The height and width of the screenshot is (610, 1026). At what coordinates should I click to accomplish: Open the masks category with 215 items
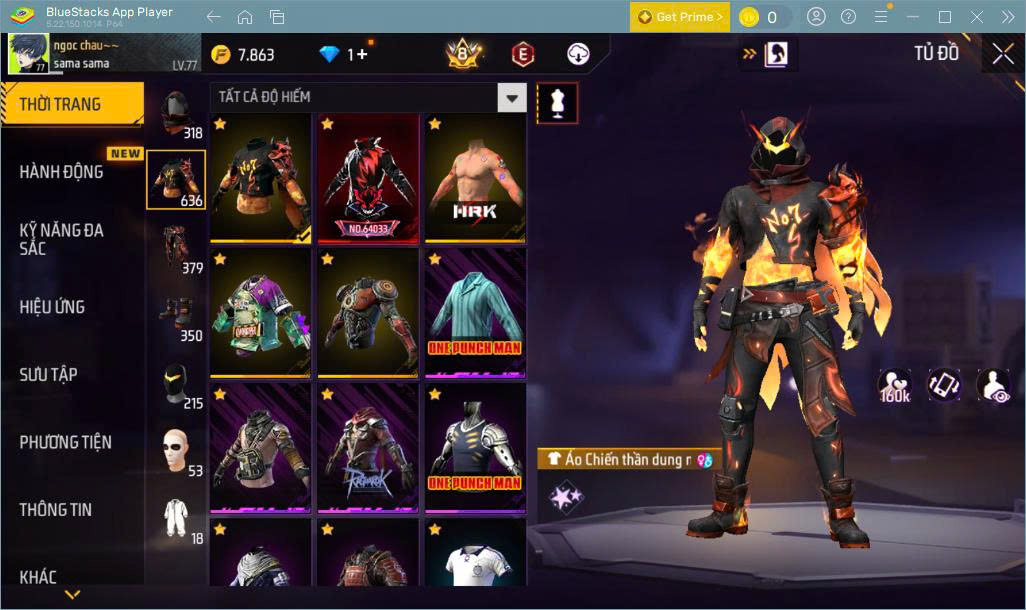177,386
